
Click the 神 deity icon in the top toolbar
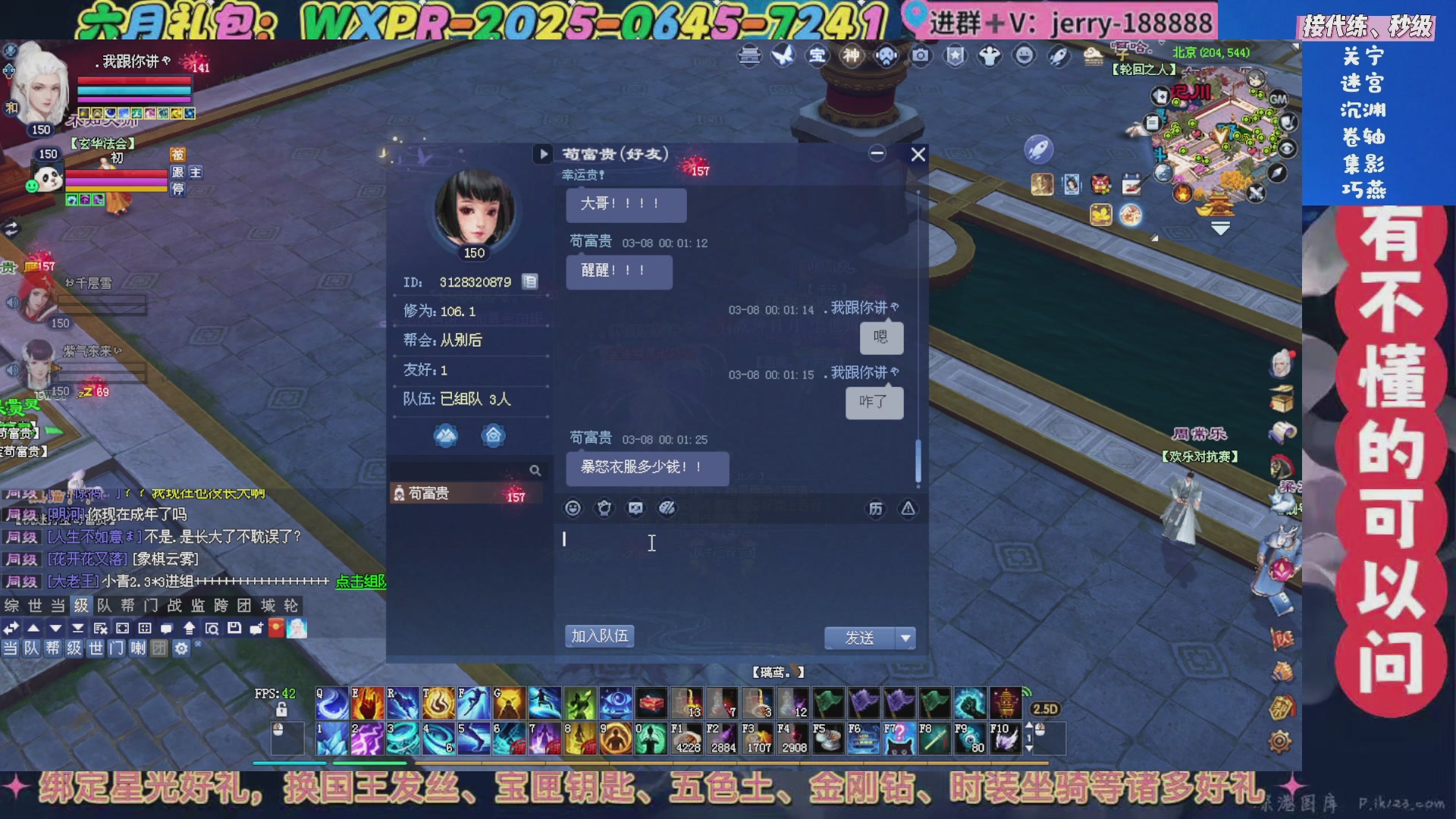point(850,55)
